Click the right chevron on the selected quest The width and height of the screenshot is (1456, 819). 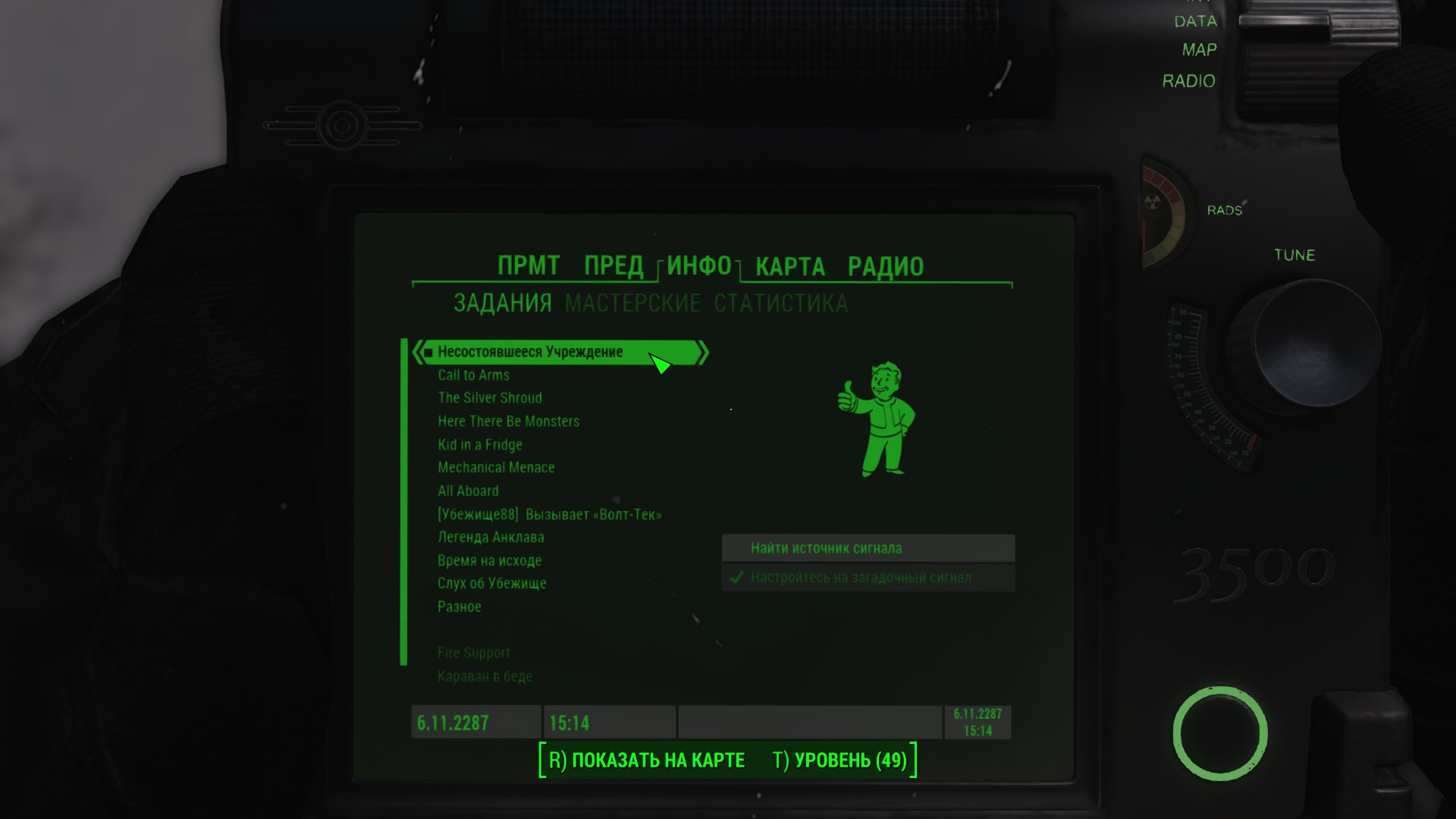click(703, 352)
